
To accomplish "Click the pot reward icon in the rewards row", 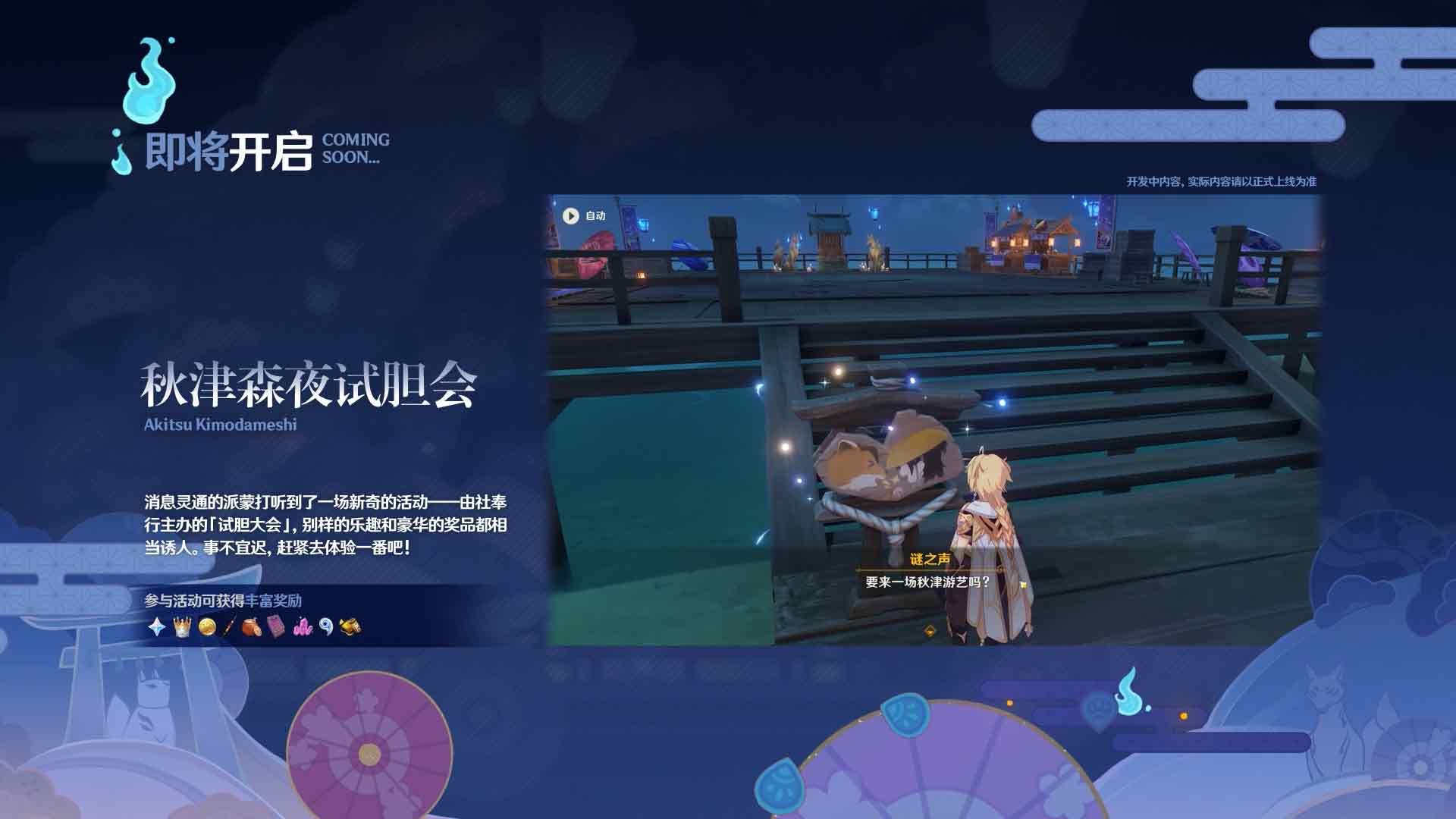I will pos(252,627).
